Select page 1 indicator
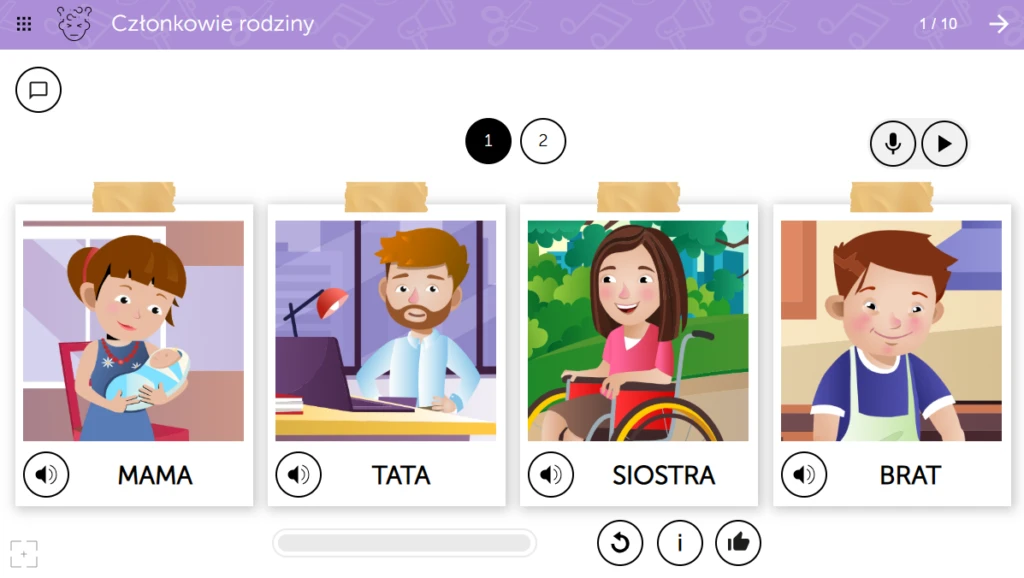 point(488,141)
